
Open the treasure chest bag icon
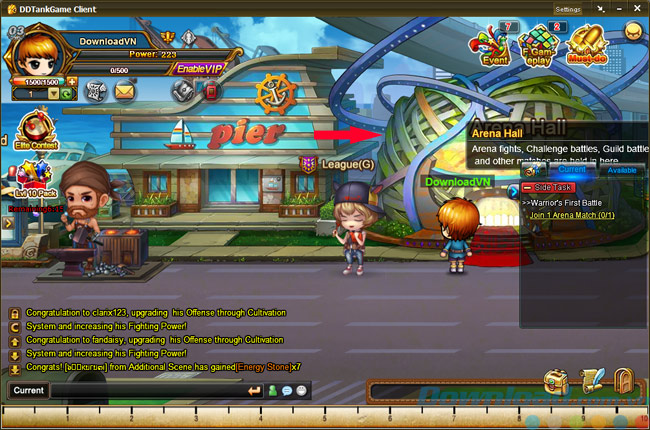(557, 381)
